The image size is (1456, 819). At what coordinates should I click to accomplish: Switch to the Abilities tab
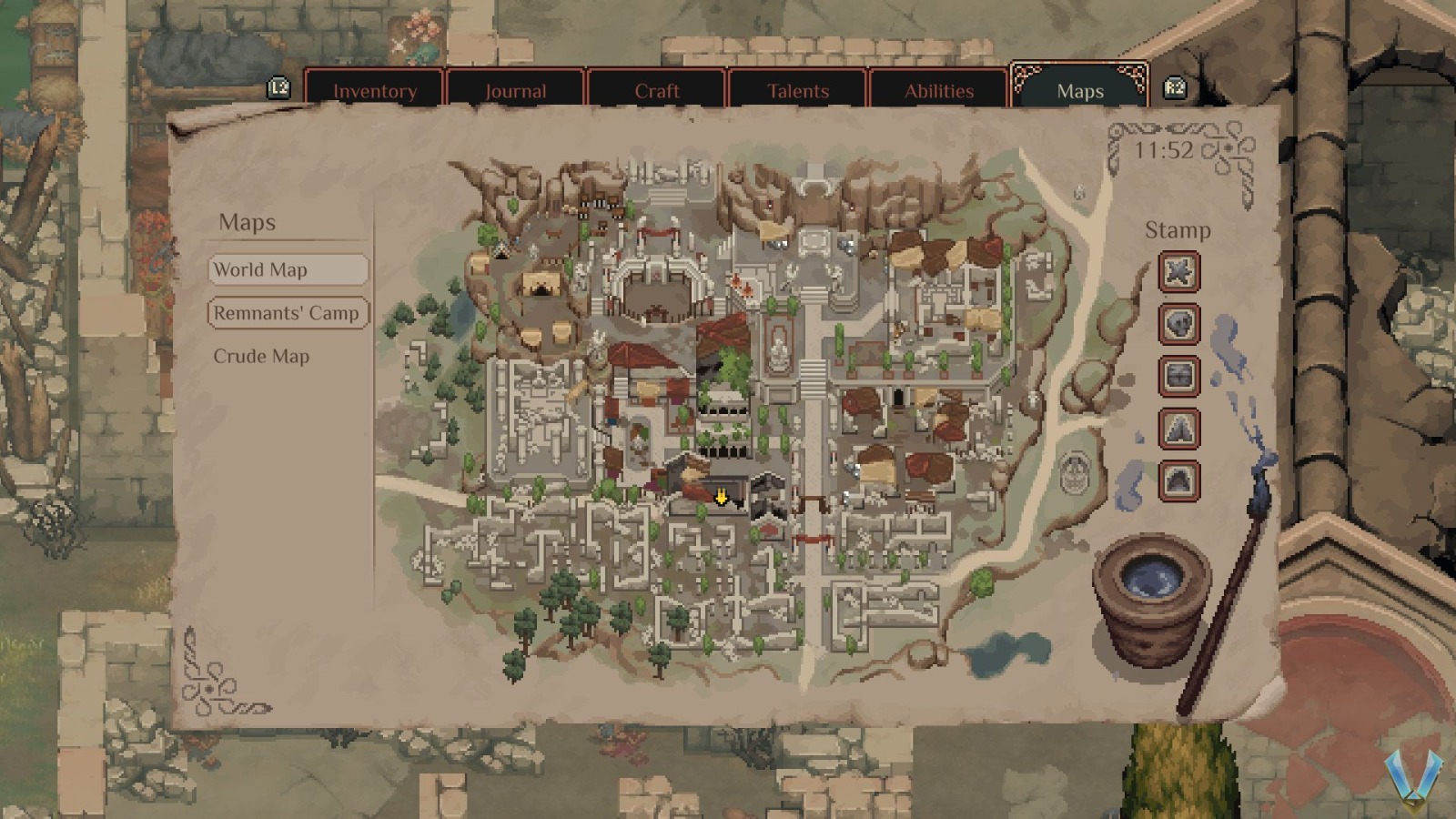[x=939, y=90]
